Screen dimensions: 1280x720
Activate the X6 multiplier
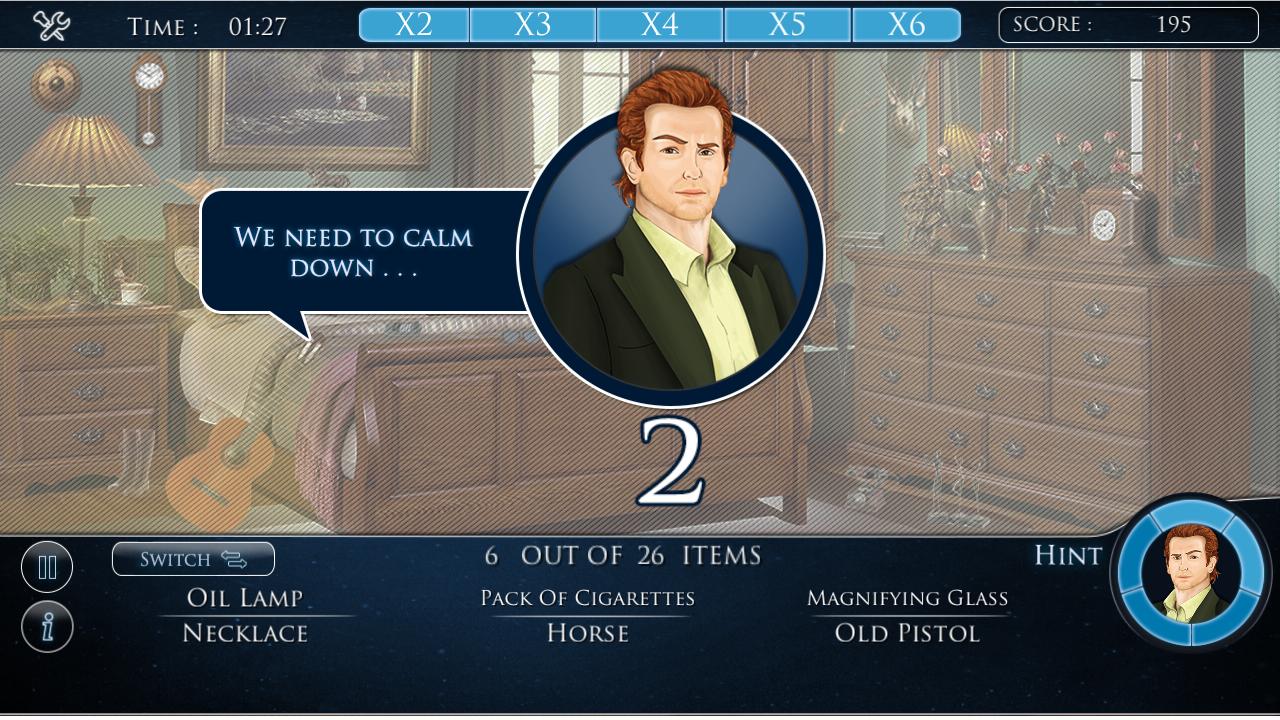(x=908, y=24)
